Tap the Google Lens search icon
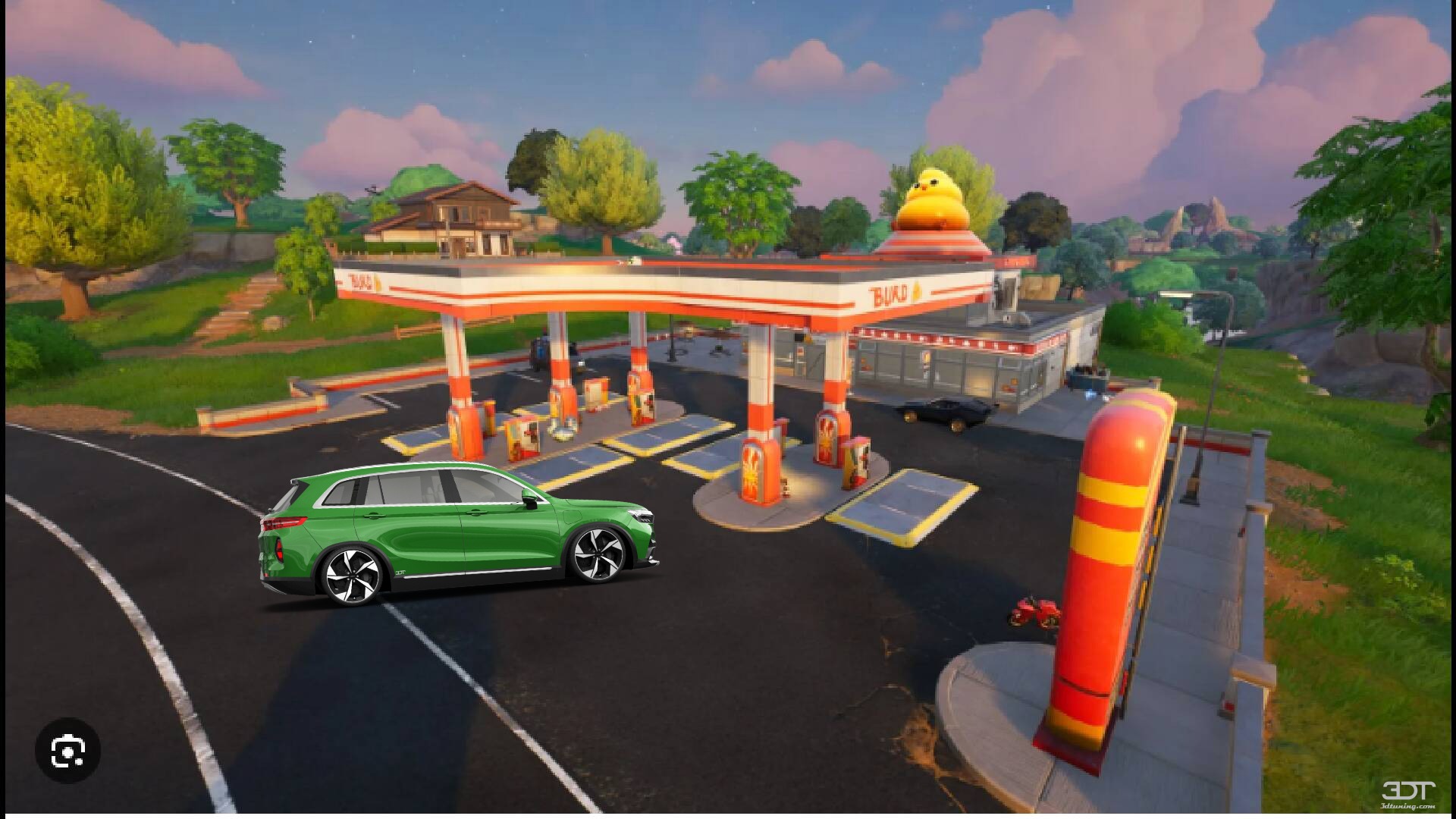The image size is (1456, 819). tap(67, 751)
